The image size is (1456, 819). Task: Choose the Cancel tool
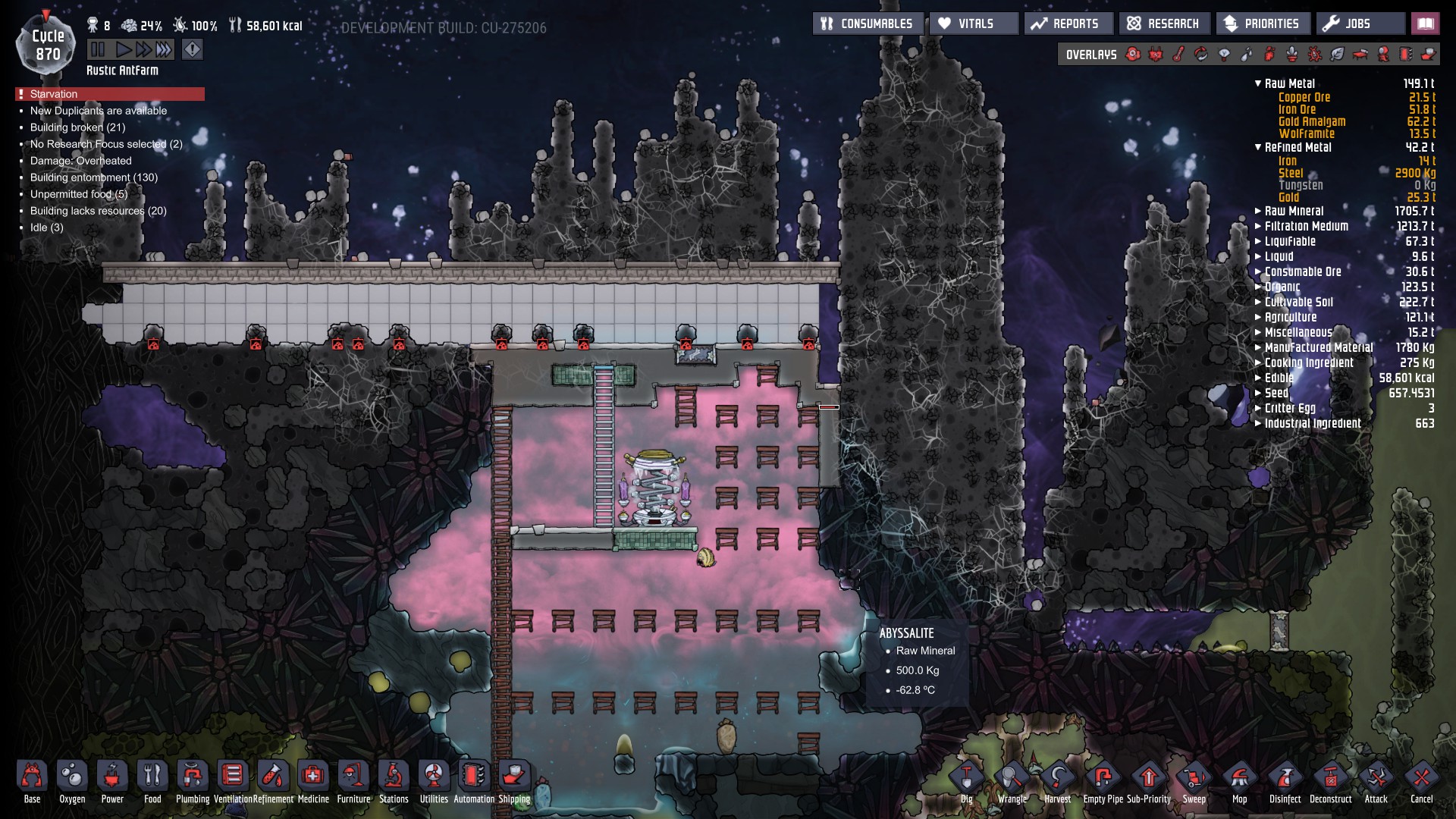(x=1422, y=779)
